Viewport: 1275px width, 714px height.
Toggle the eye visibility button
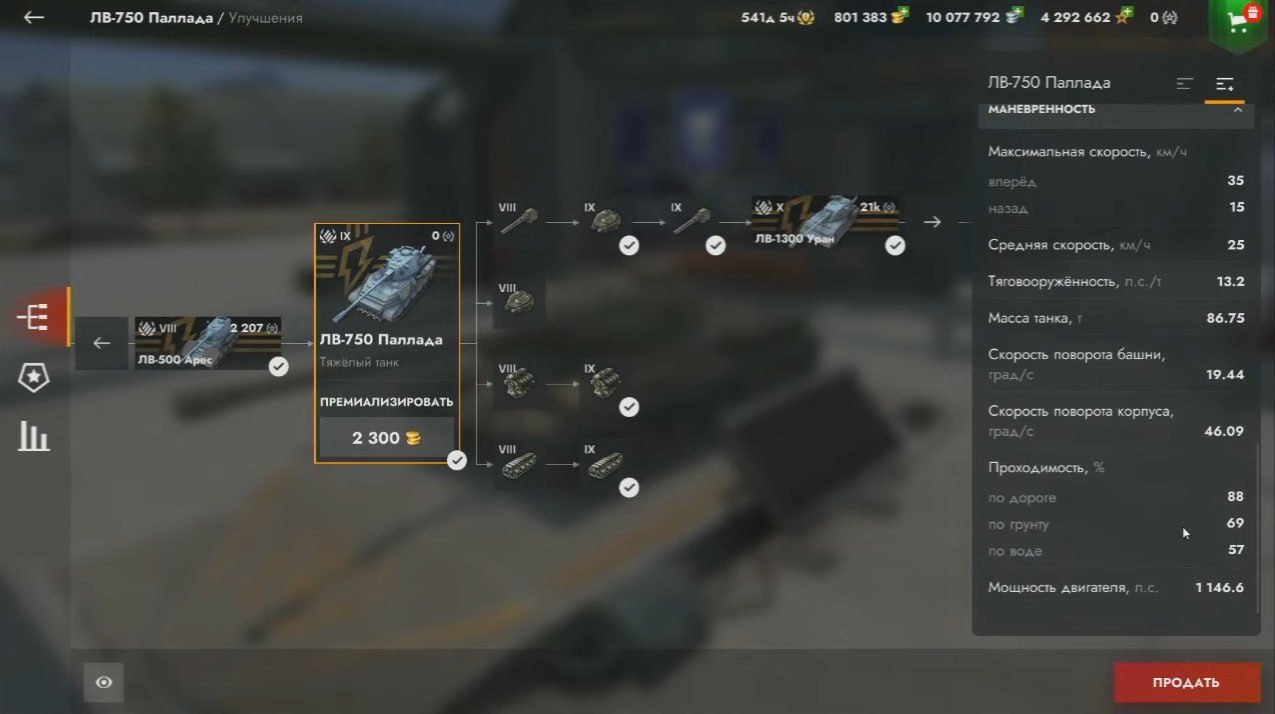(x=104, y=683)
